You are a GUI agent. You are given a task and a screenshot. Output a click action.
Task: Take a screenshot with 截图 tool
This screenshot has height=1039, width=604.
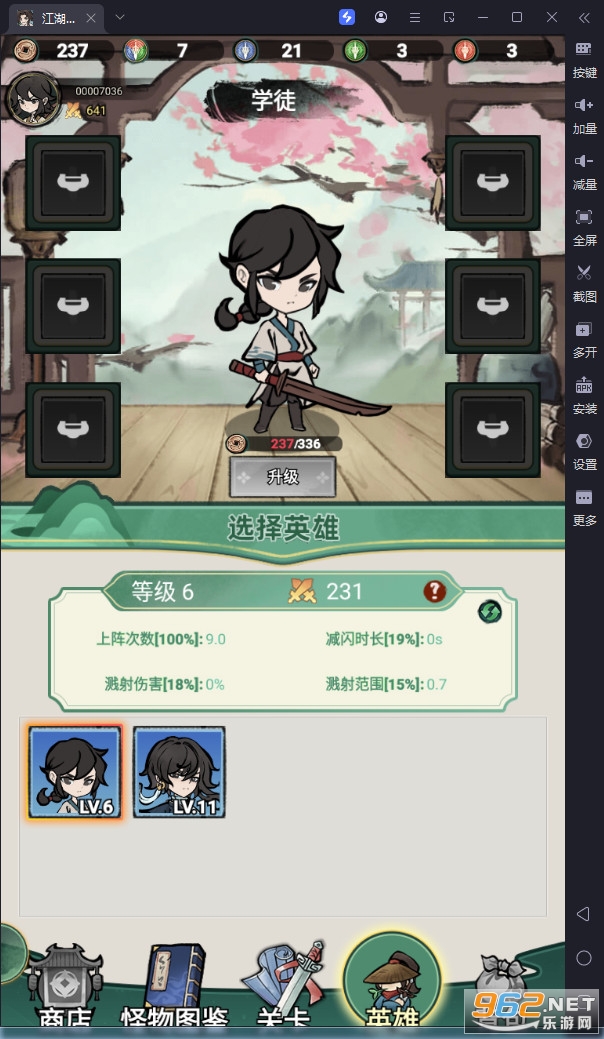click(x=584, y=281)
